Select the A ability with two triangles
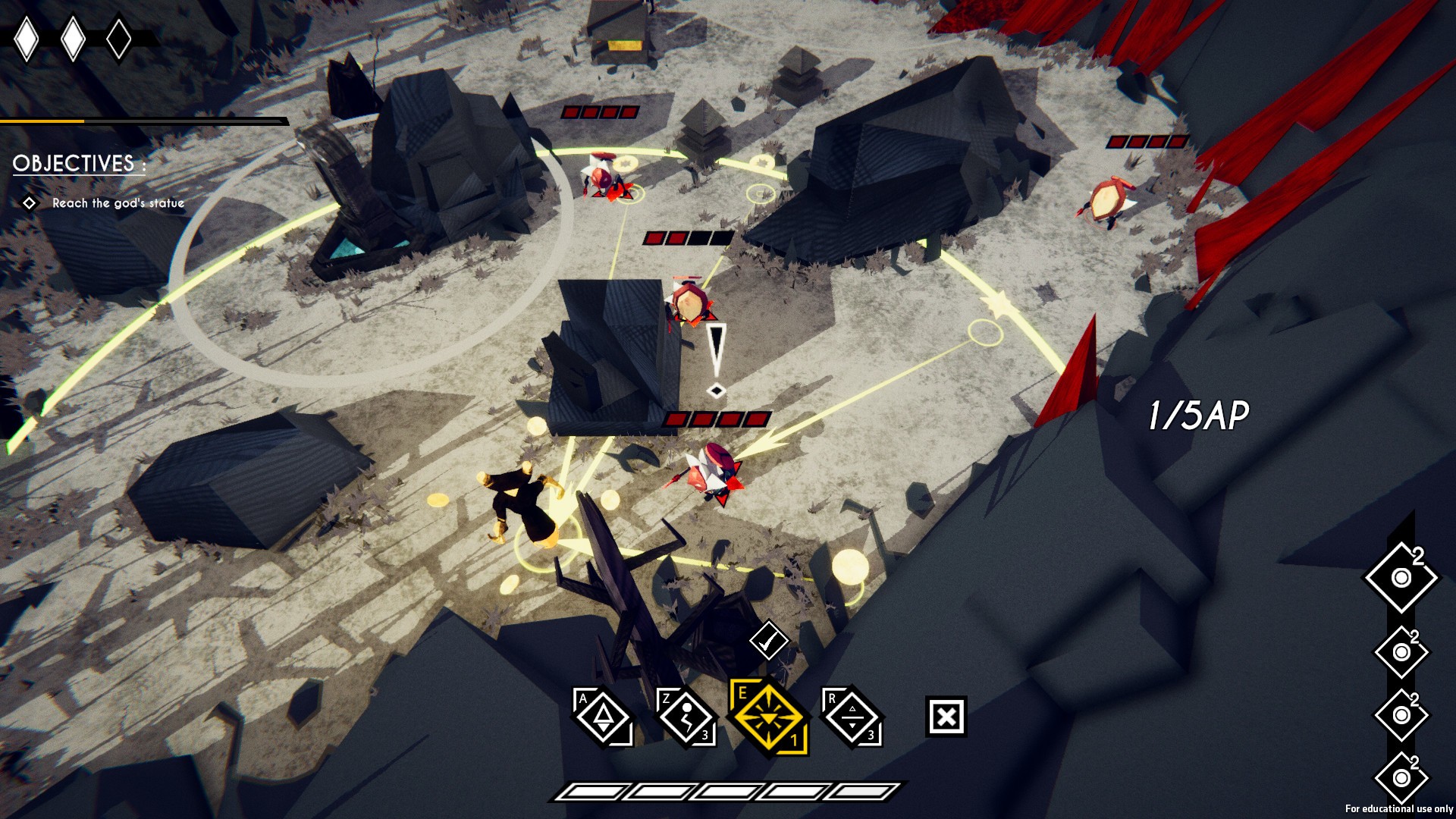Screen dimensions: 1456x819 click(x=604, y=717)
